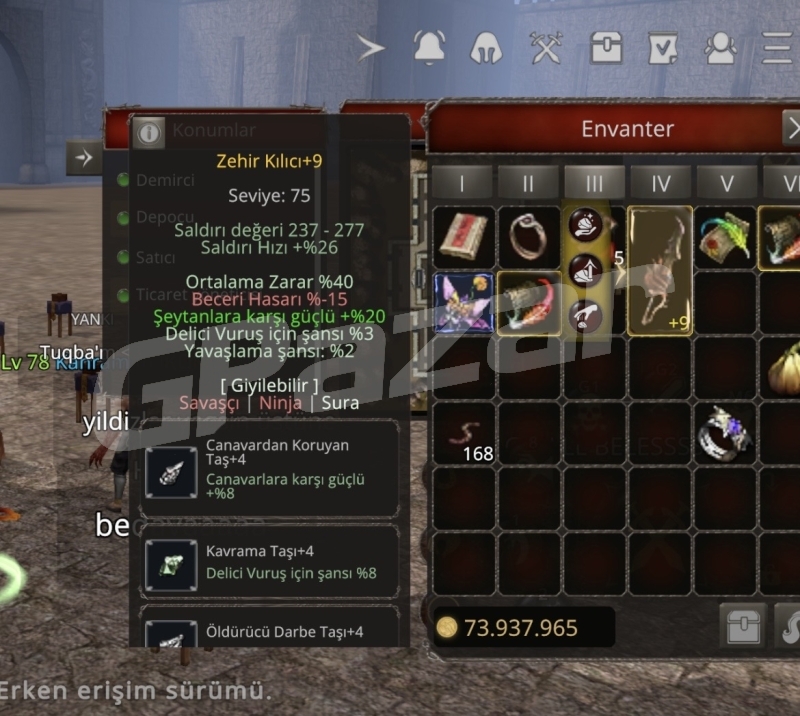
Task: Open the notifications bell icon
Action: (x=429, y=47)
